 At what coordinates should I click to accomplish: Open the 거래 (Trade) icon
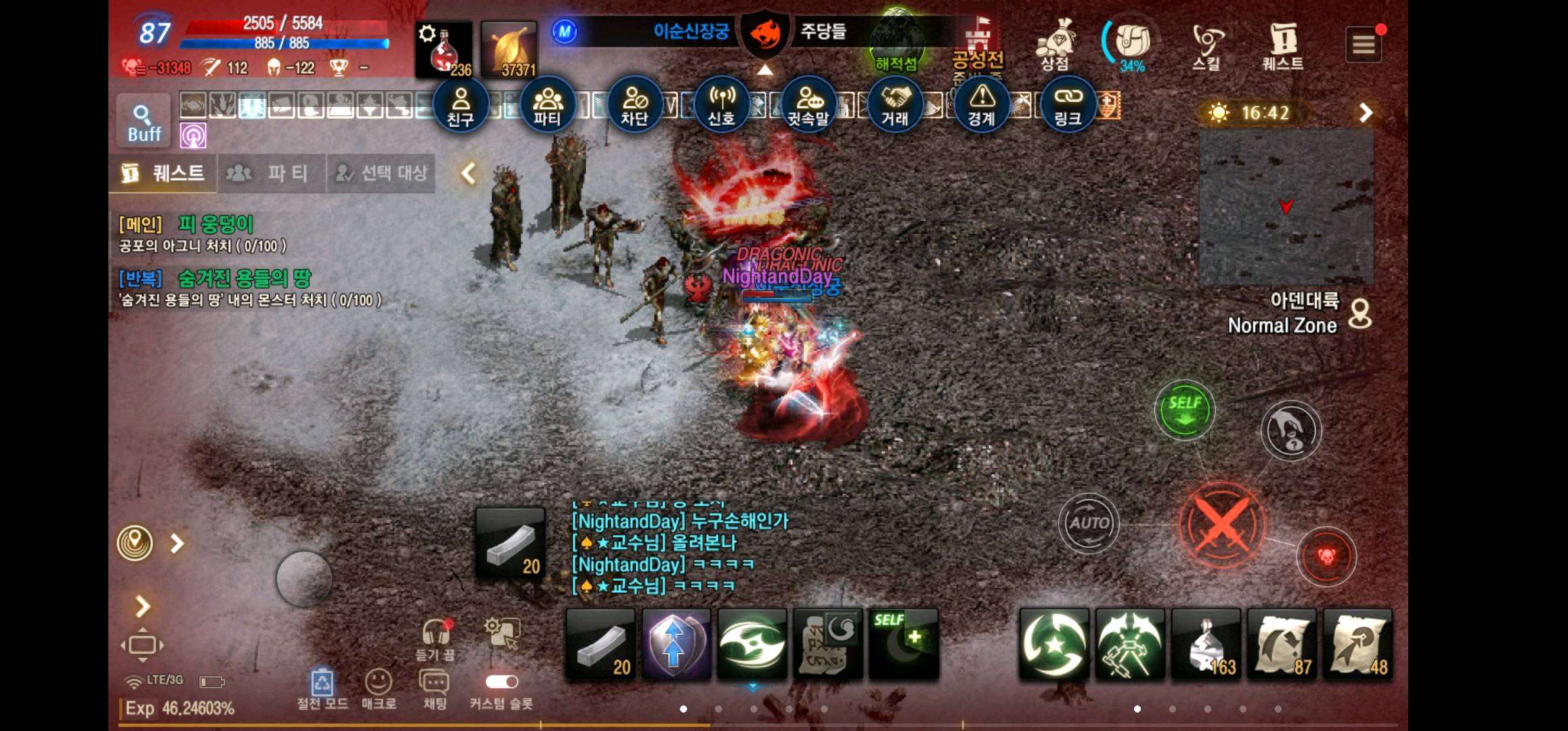coord(896,105)
